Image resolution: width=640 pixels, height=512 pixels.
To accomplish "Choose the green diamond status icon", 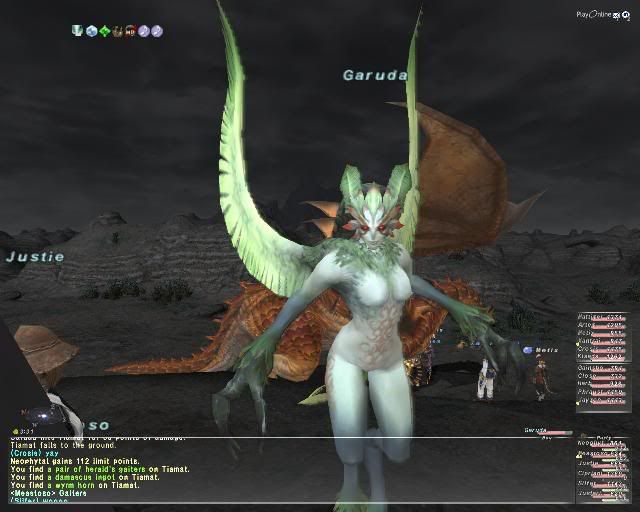I will tap(104, 31).
